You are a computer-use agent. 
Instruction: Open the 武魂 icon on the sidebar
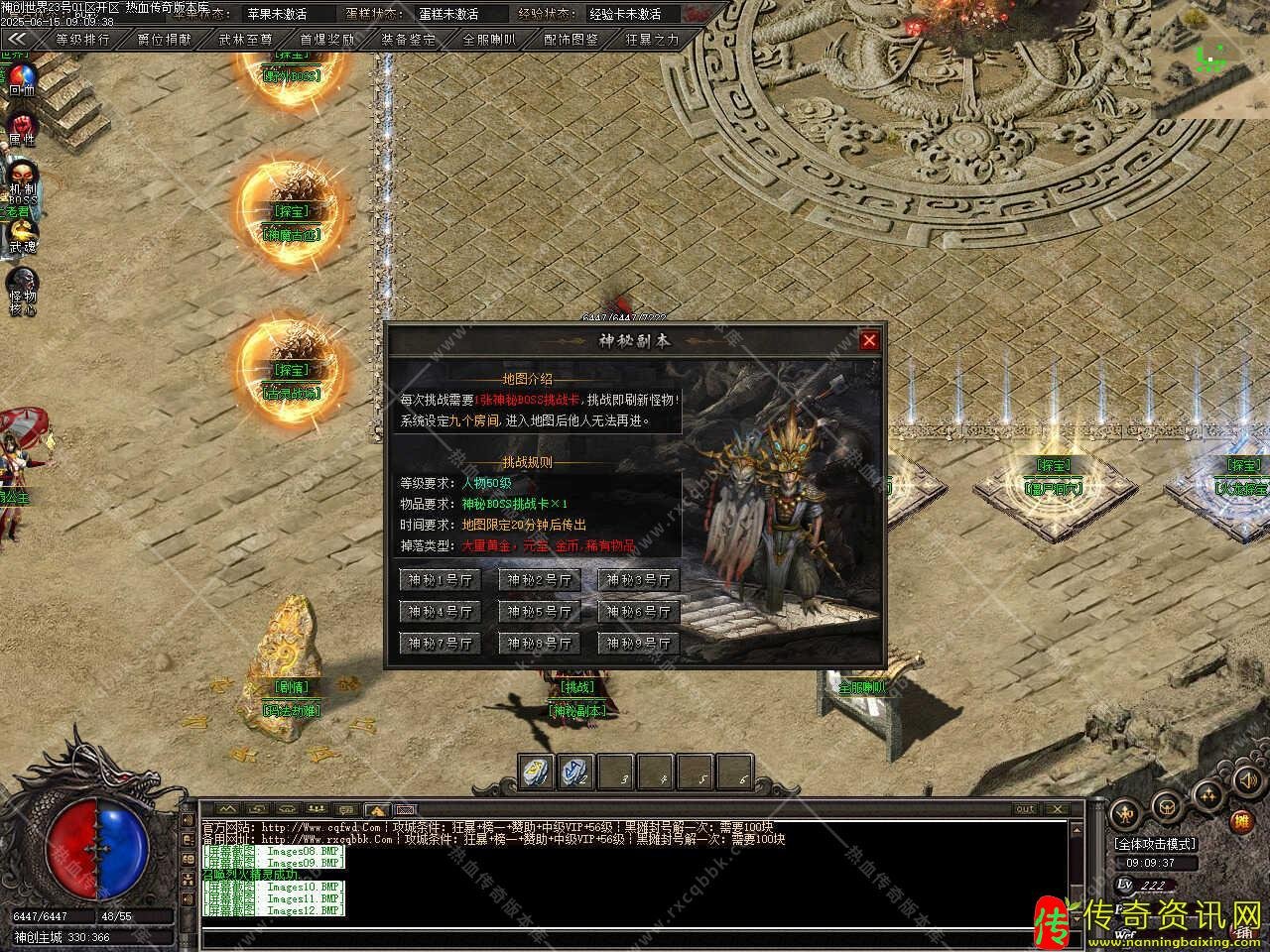pyautogui.click(x=21, y=234)
